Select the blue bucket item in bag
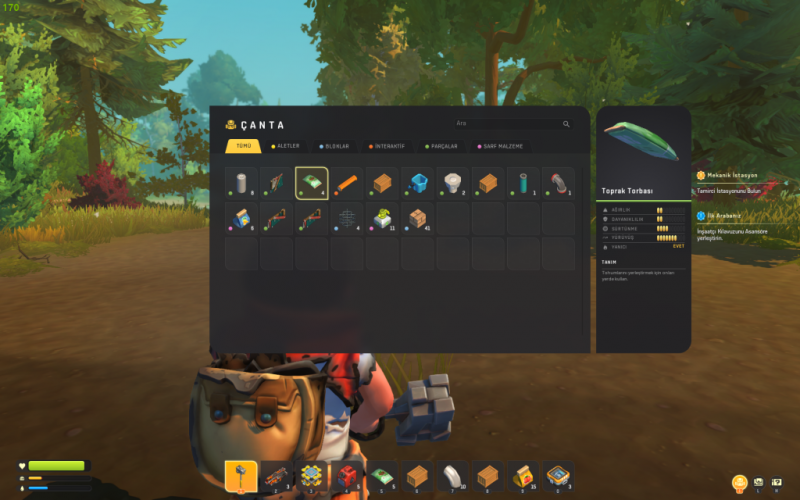 [x=417, y=184]
